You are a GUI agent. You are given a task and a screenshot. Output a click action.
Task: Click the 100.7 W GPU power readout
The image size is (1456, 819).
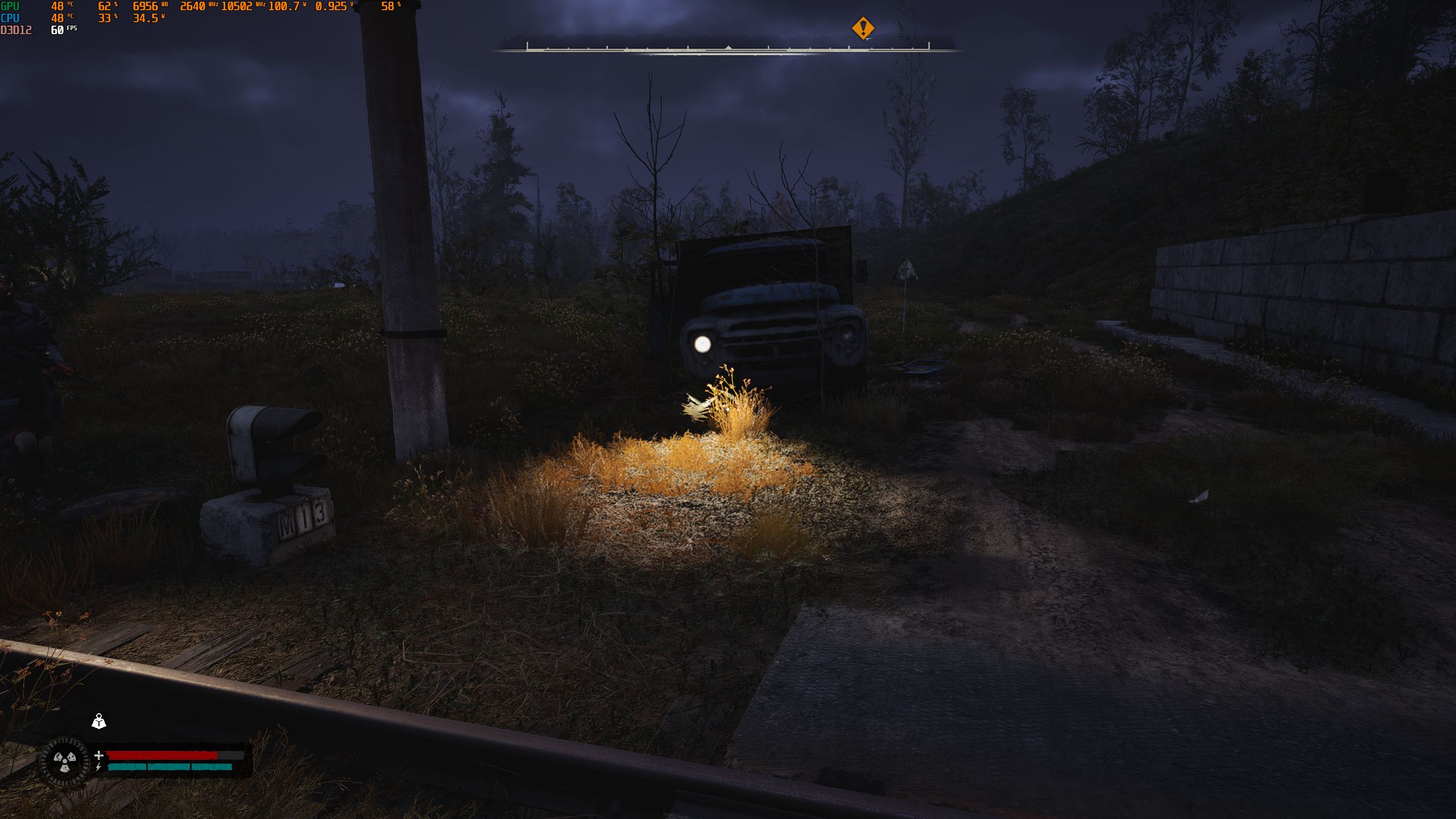coord(284,7)
